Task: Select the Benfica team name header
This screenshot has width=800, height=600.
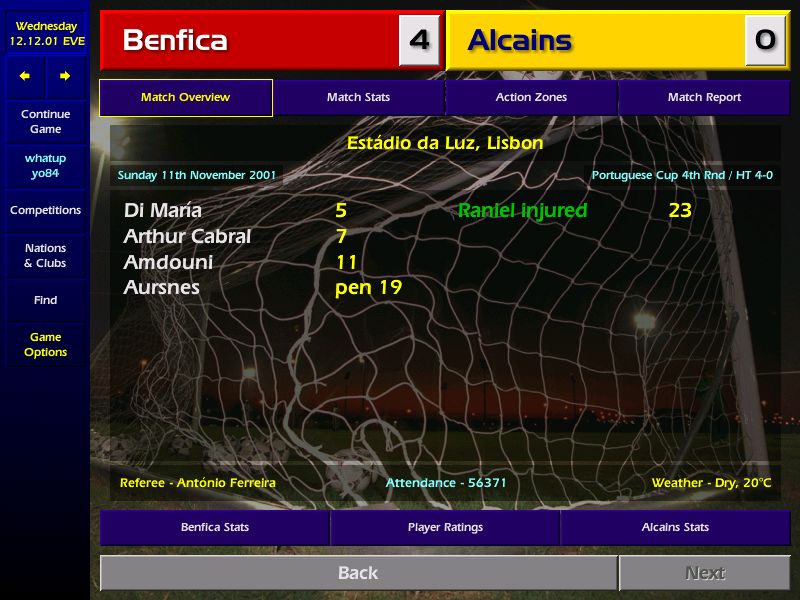Action: click(x=175, y=40)
